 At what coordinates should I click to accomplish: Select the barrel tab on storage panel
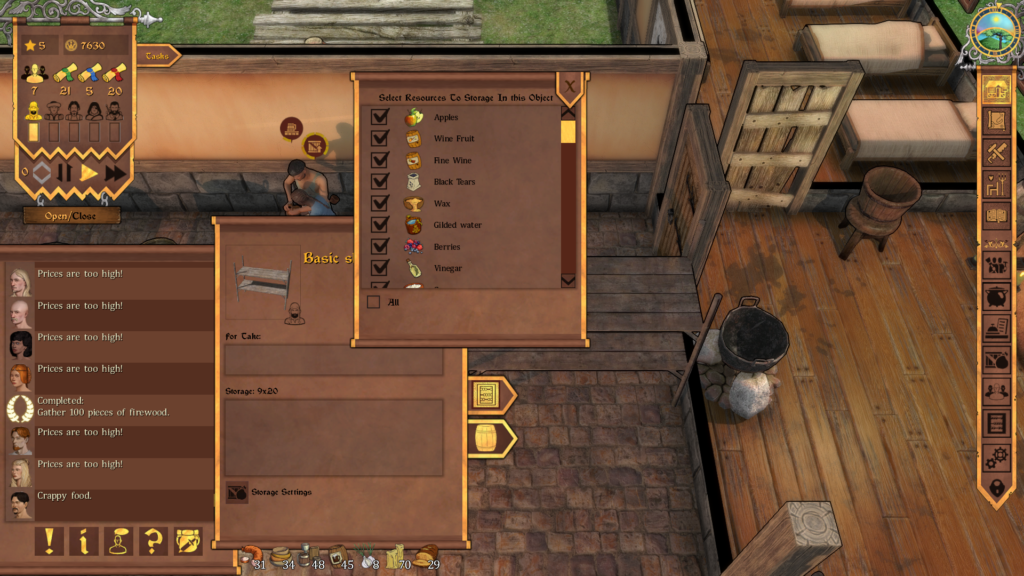pyautogui.click(x=487, y=439)
